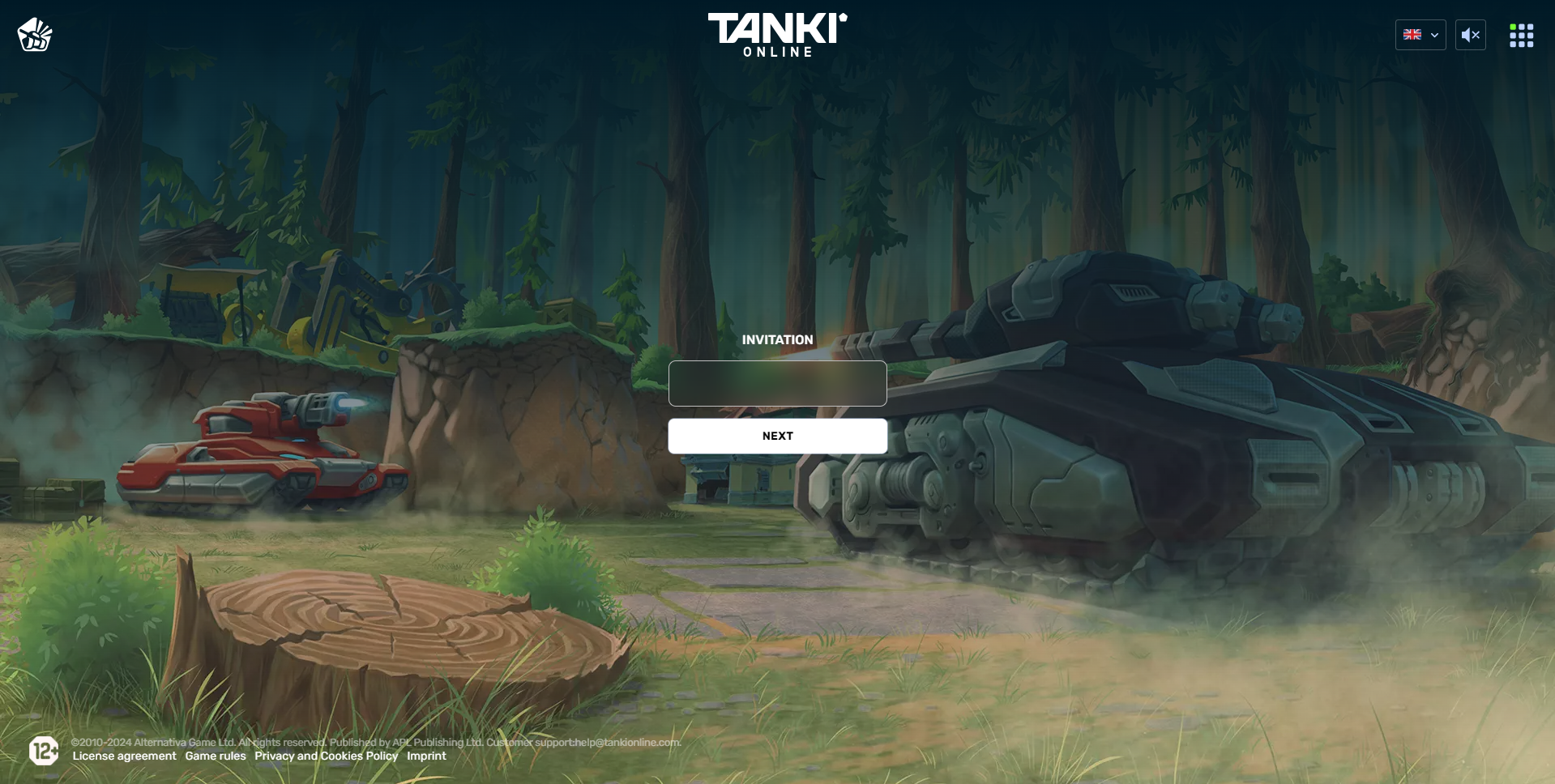Screen dimensions: 1555x784
Task: Open the green grid apps menu
Action: click(1521, 36)
